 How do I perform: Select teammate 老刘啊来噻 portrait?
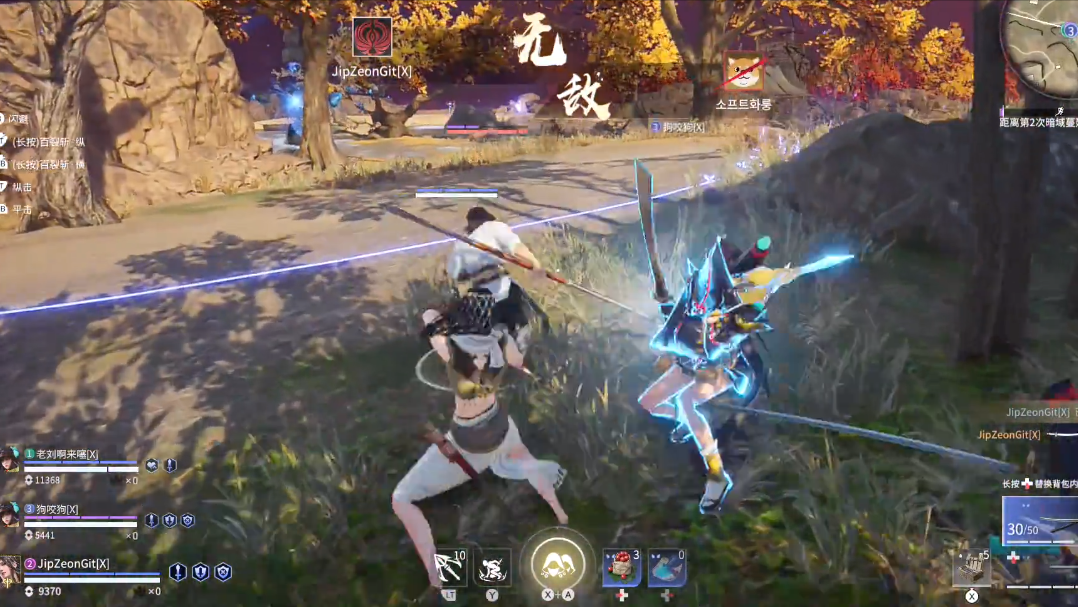(10, 459)
